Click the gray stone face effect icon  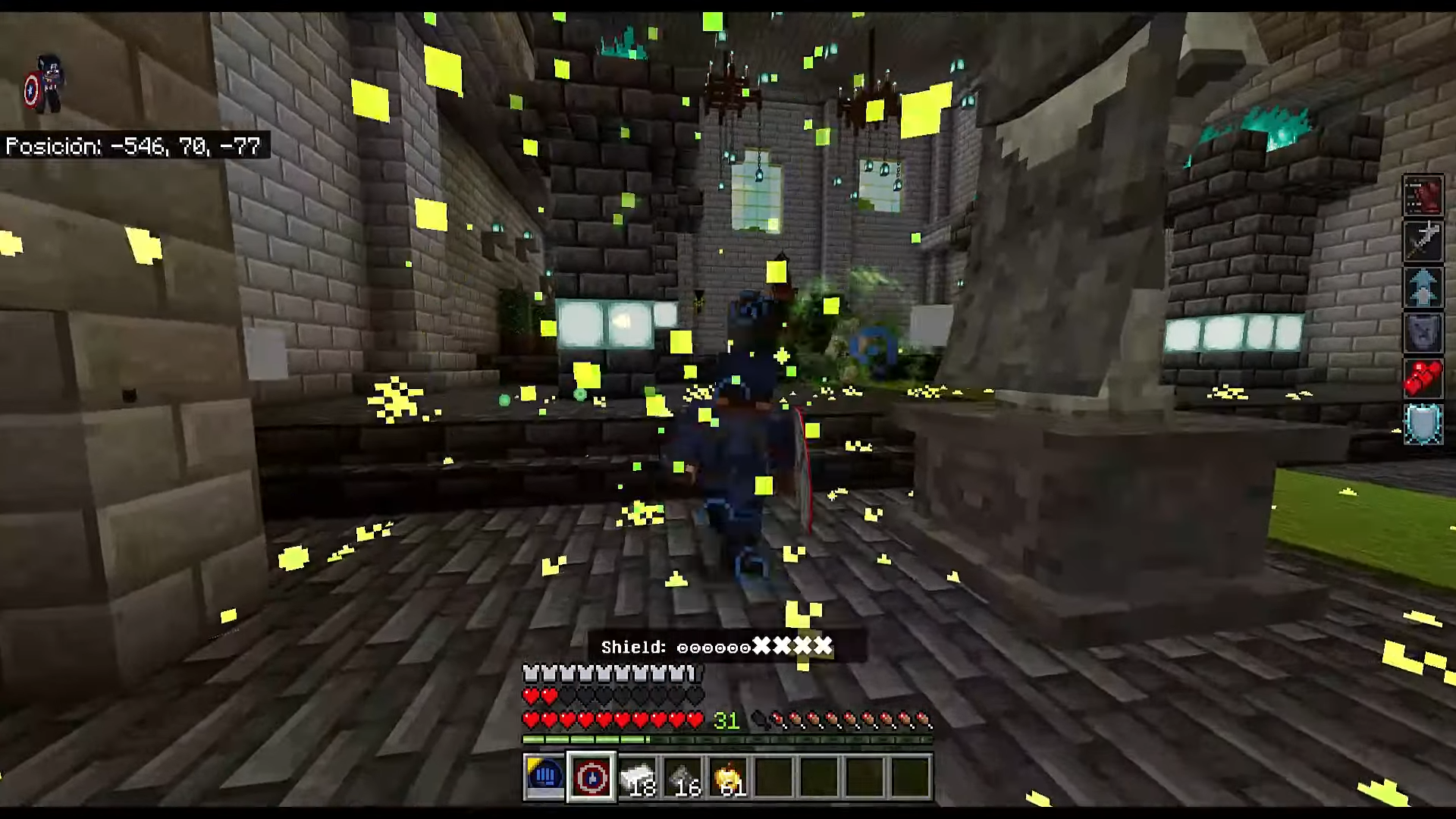point(1423,332)
